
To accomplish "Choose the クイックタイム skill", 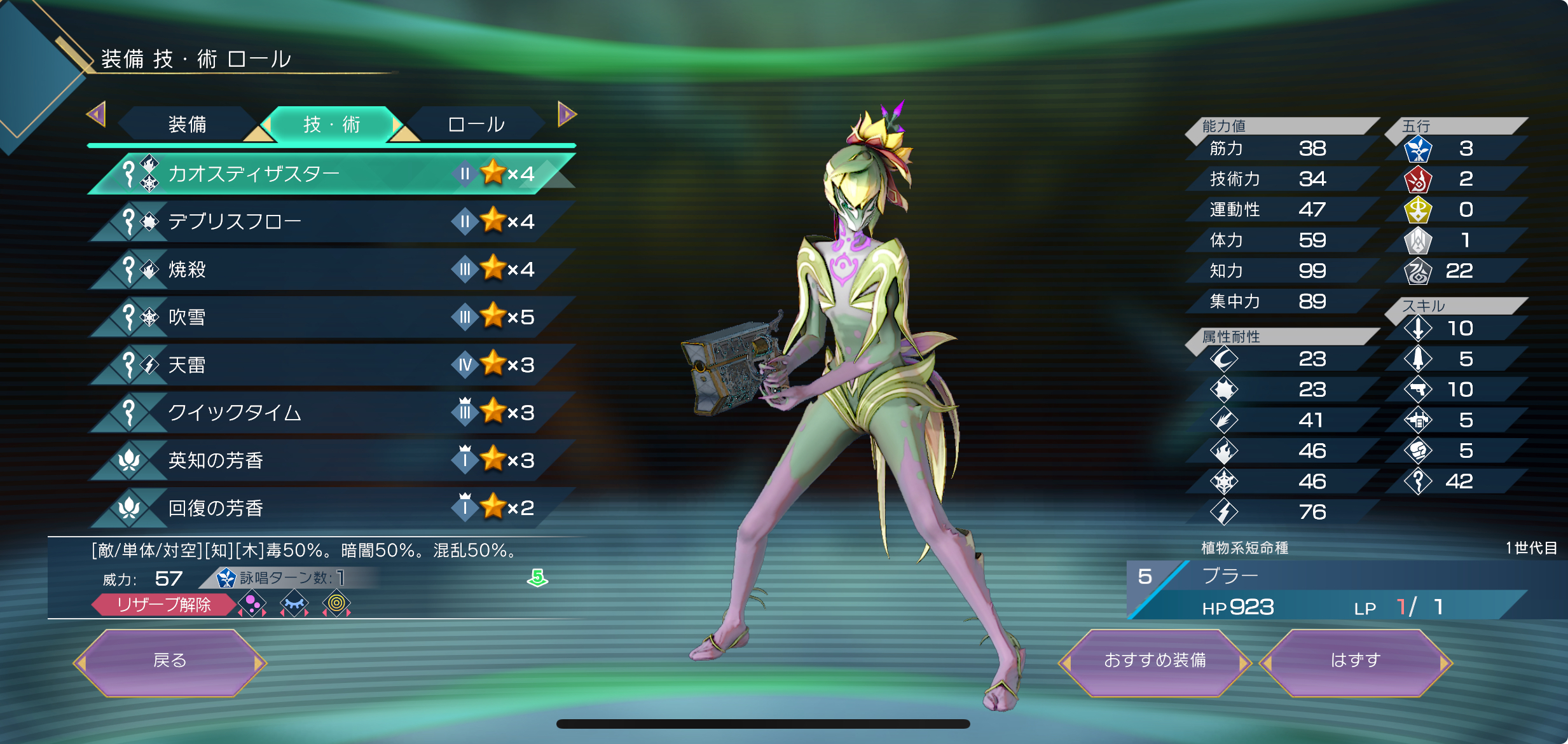I will 331,412.
